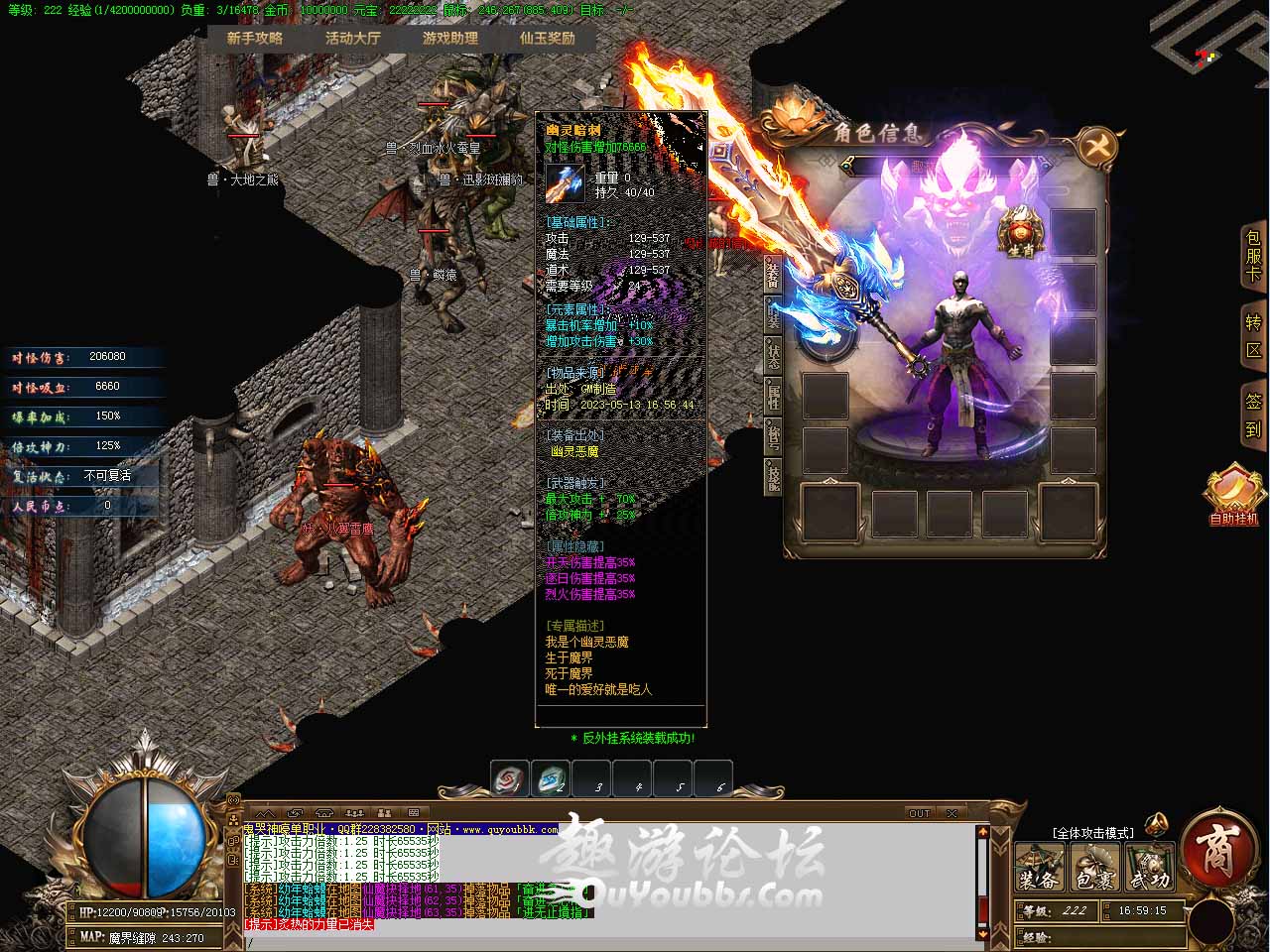Switch to the 技能 skills side tab
Image resolution: width=1270 pixels, height=952 pixels.
click(x=773, y=477)
